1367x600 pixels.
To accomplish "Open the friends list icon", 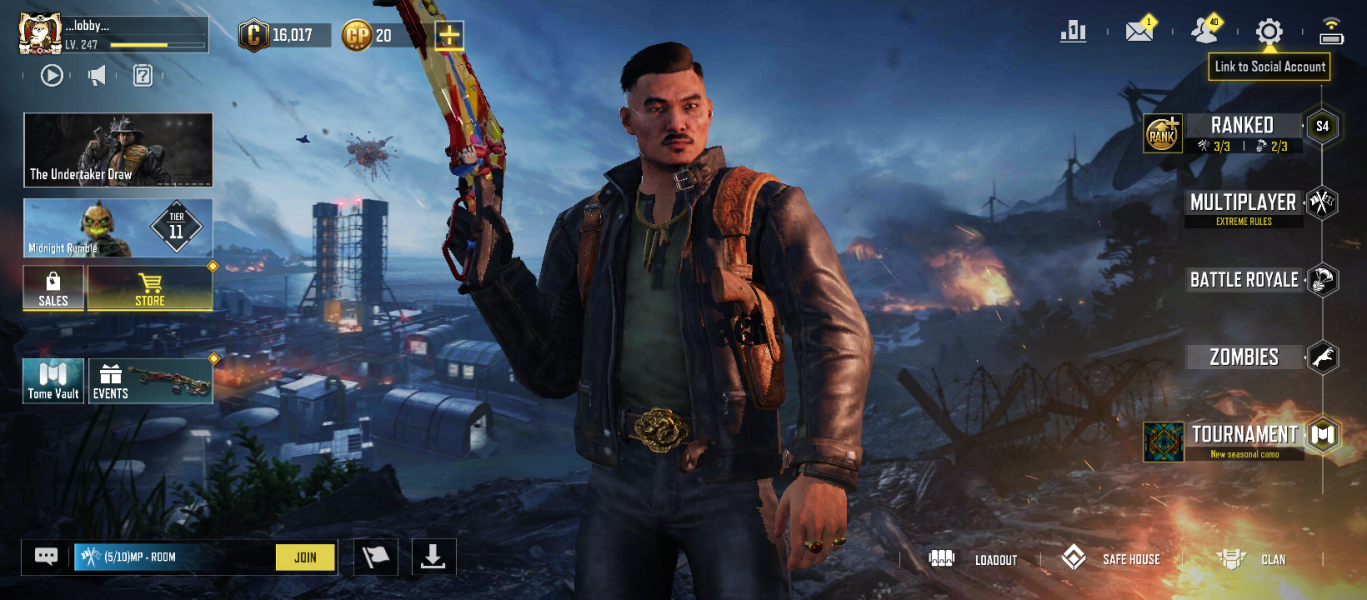I will coord(1205,32).
